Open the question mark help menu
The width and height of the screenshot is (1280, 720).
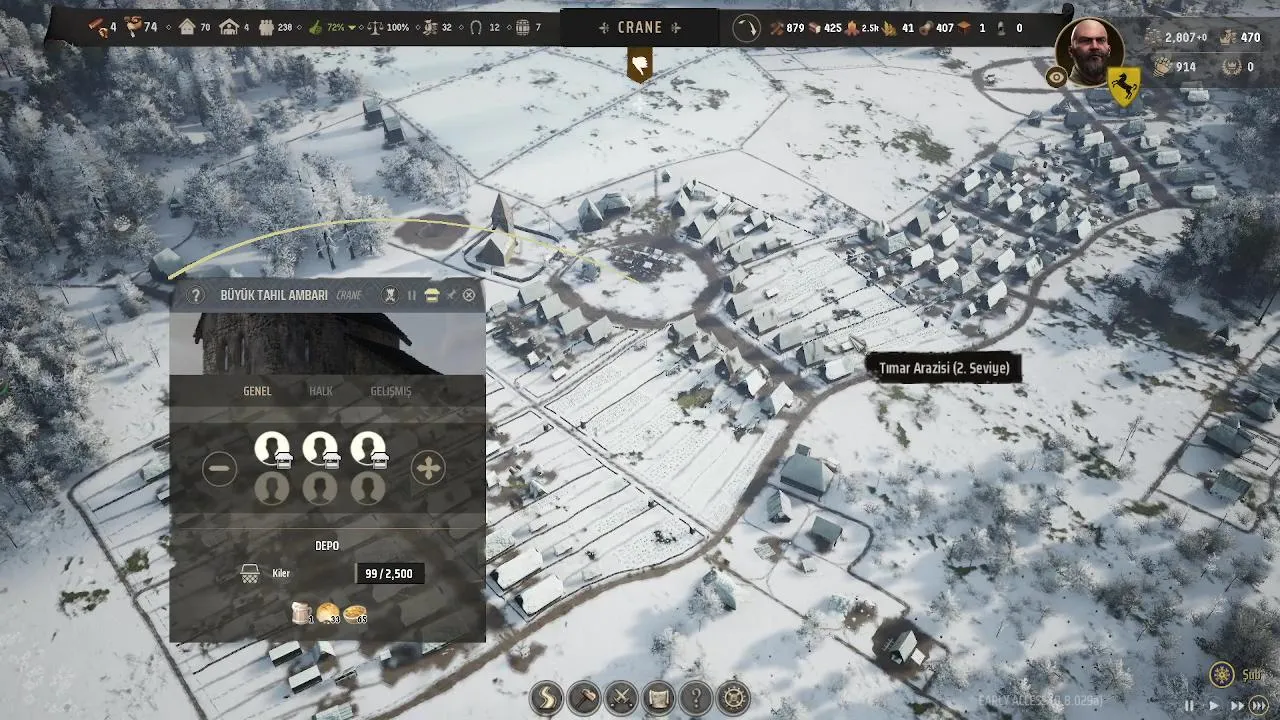click(x=696, y=697)
